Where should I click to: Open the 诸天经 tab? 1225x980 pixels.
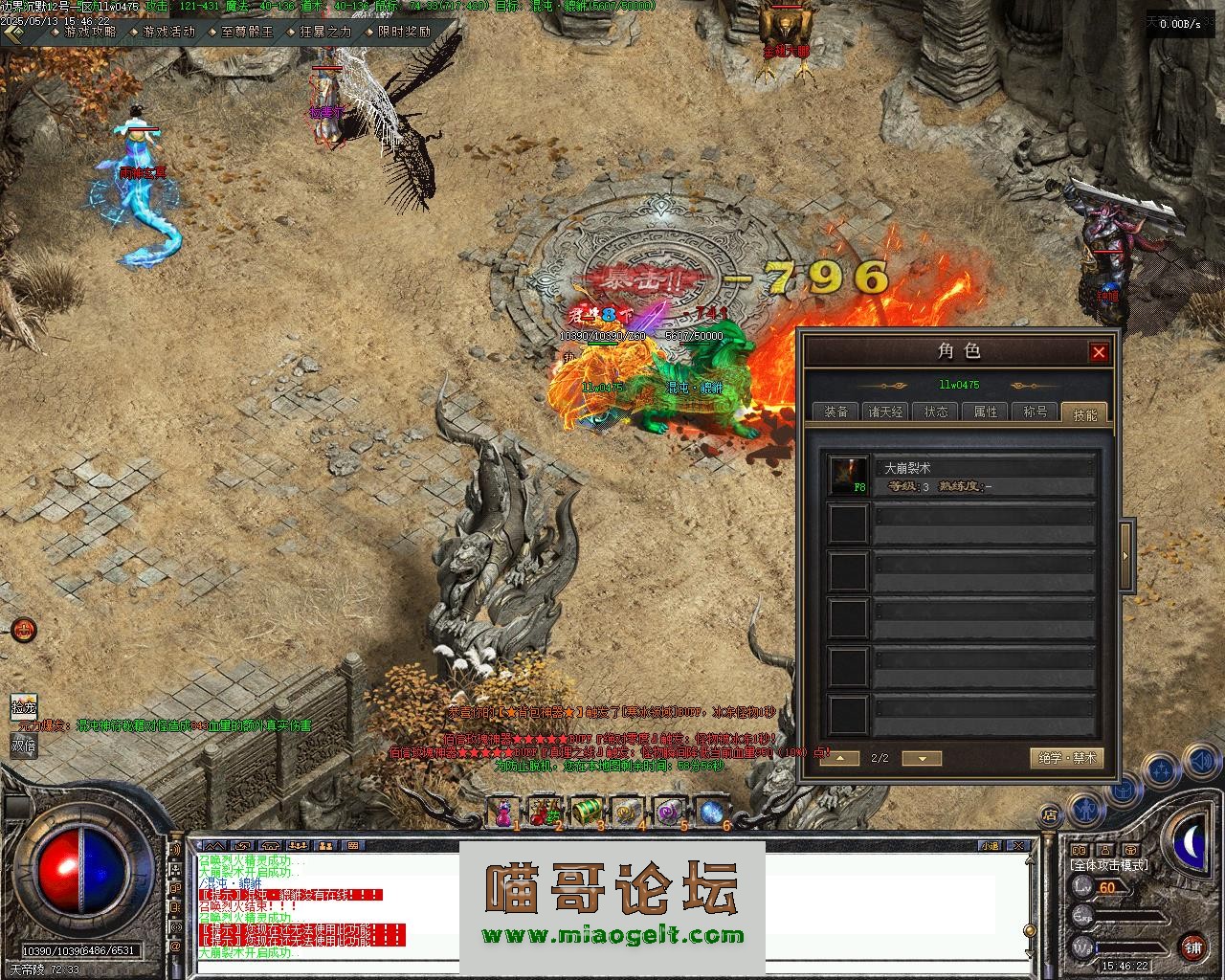885,412
